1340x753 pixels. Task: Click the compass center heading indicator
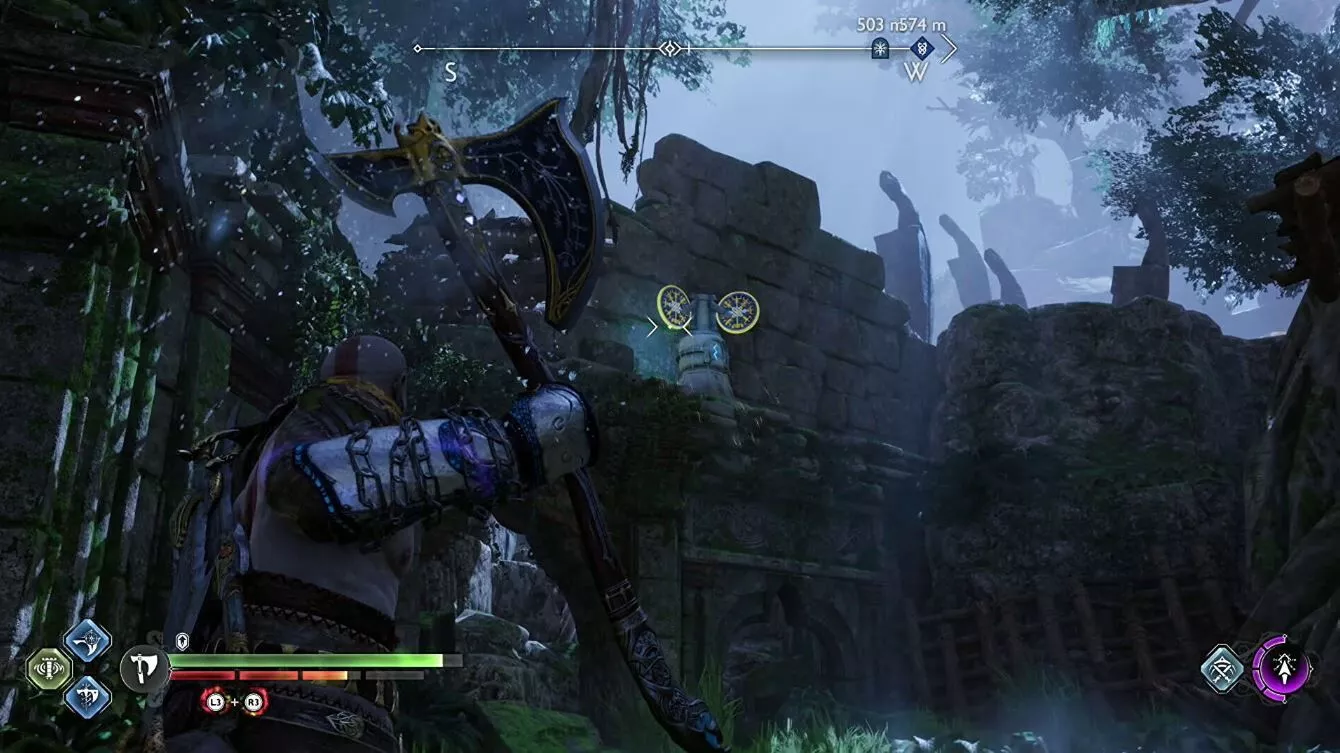(x=670, y=48)
